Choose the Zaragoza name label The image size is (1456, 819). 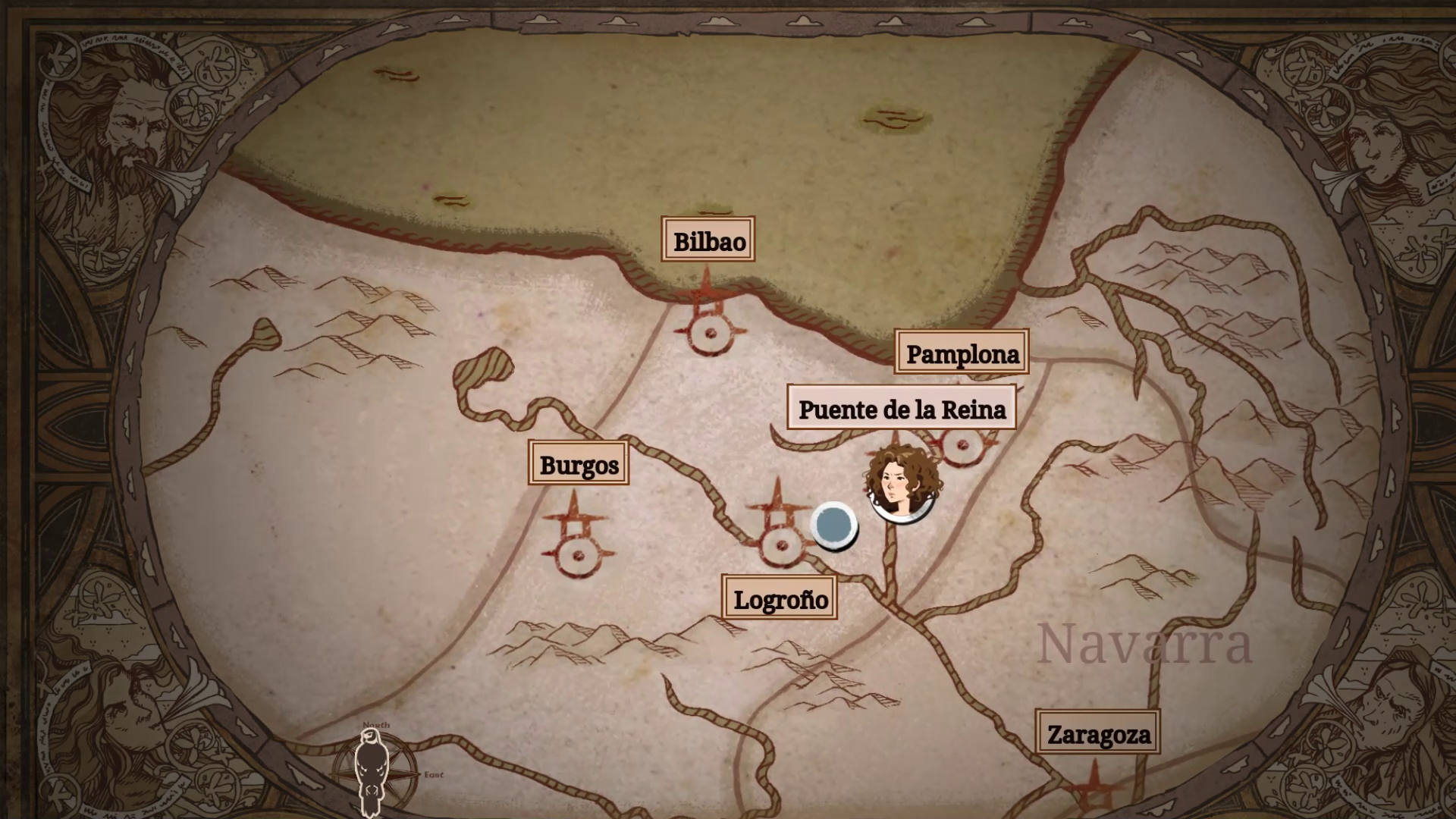(1098, 734)
